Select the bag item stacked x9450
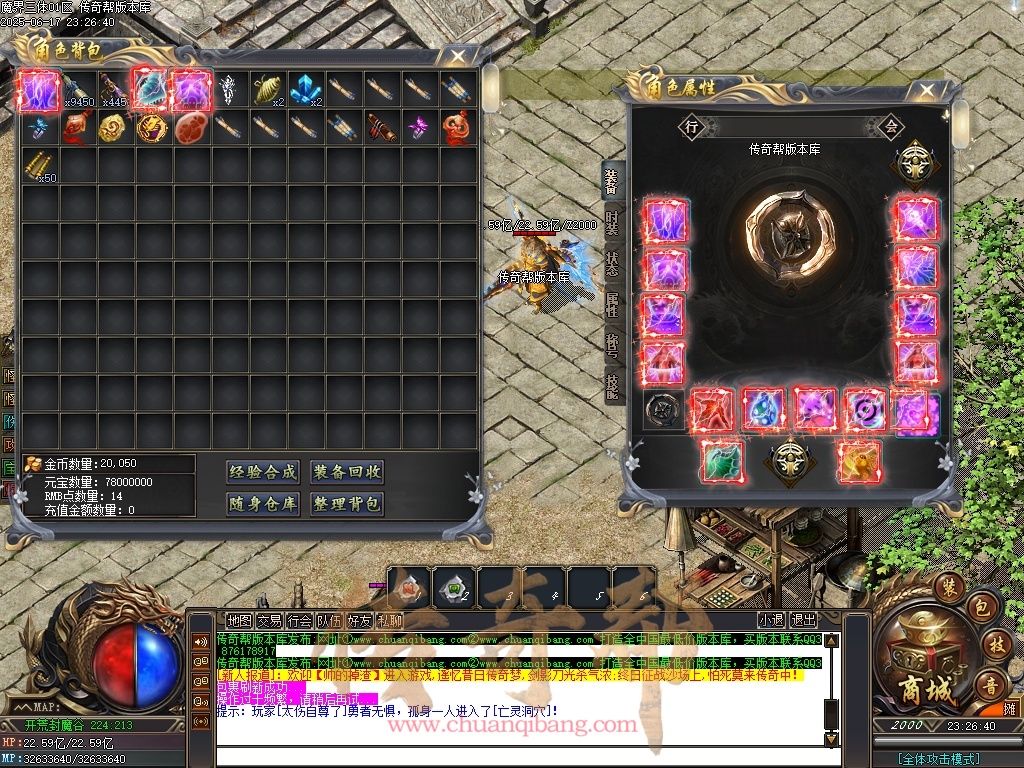The image size is (1024, 768). point(77,89)
